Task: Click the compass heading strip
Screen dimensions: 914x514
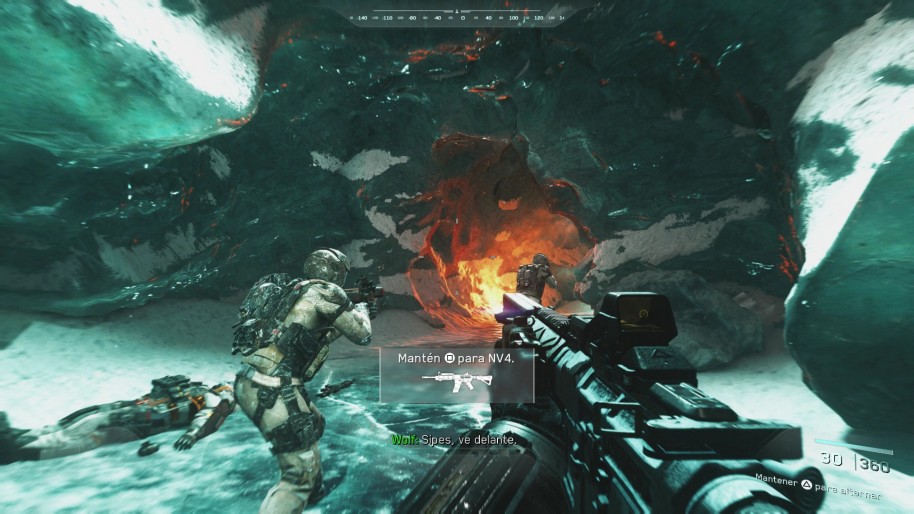Action: (x=457, y=16)
